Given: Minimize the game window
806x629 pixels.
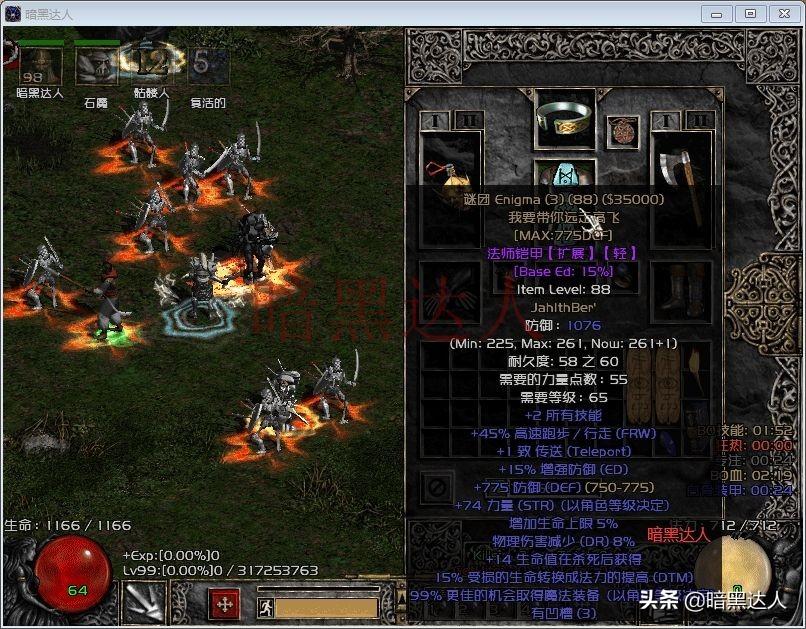Looking at the screenshot, I should [716, 13].
